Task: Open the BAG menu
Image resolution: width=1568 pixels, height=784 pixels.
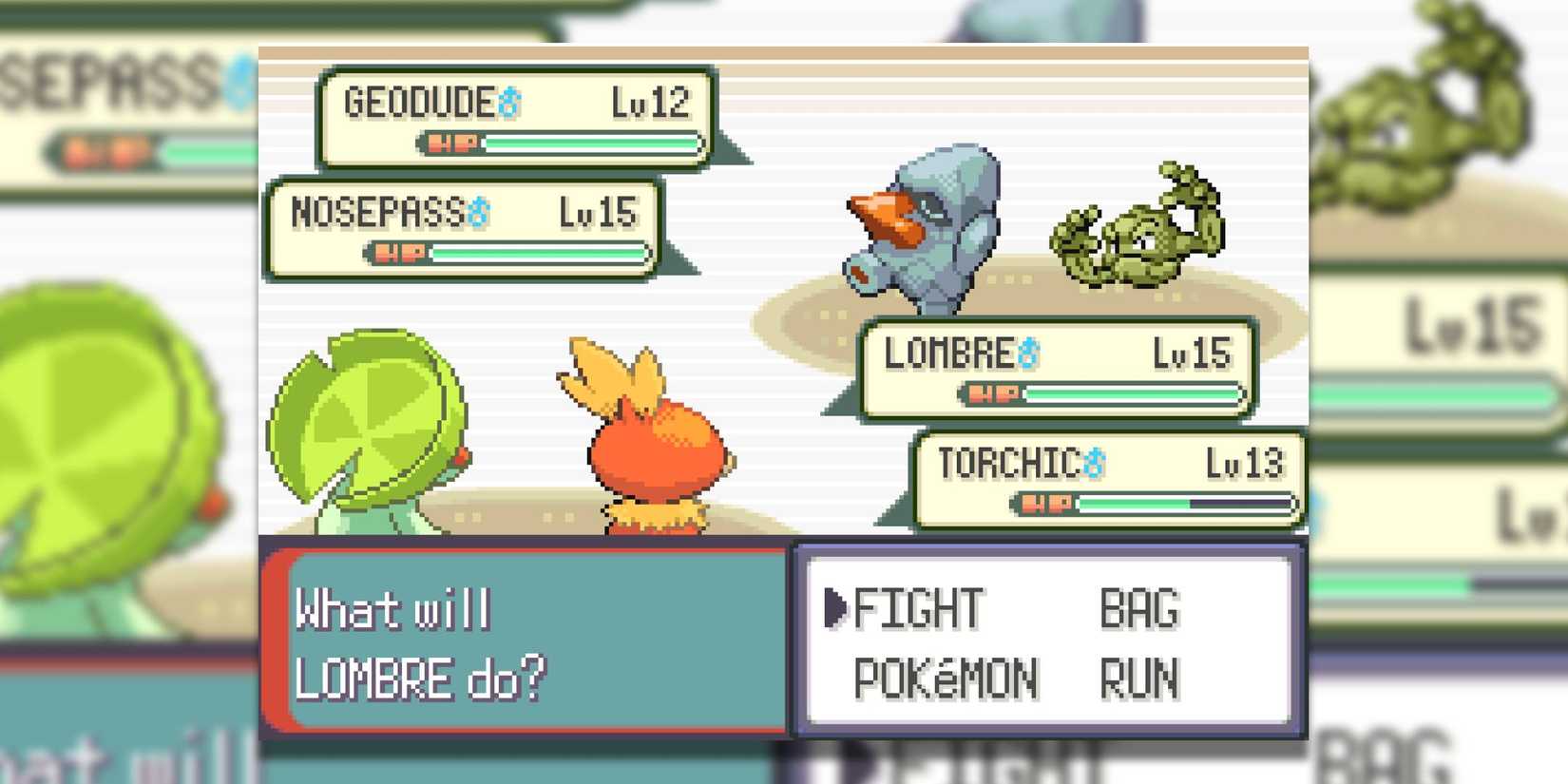Action: tap(1138, 608)
